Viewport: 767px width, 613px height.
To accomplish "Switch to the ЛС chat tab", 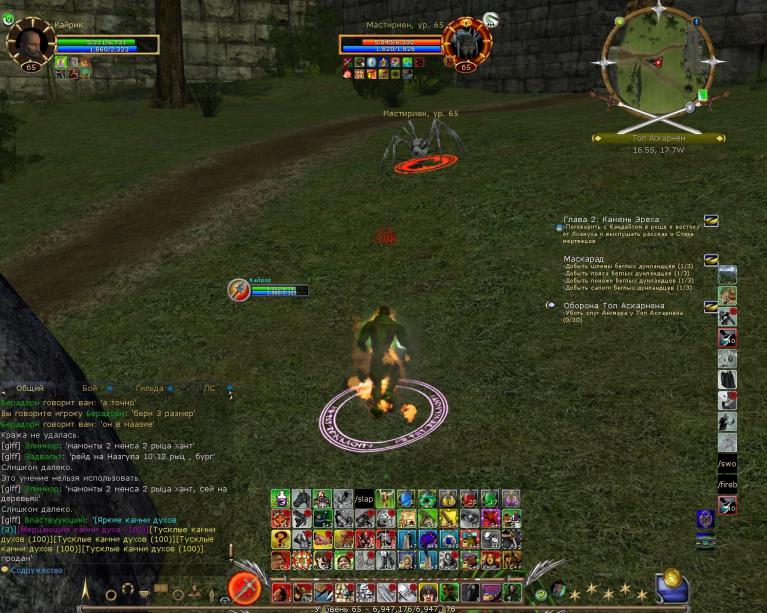I will [209, 388].
